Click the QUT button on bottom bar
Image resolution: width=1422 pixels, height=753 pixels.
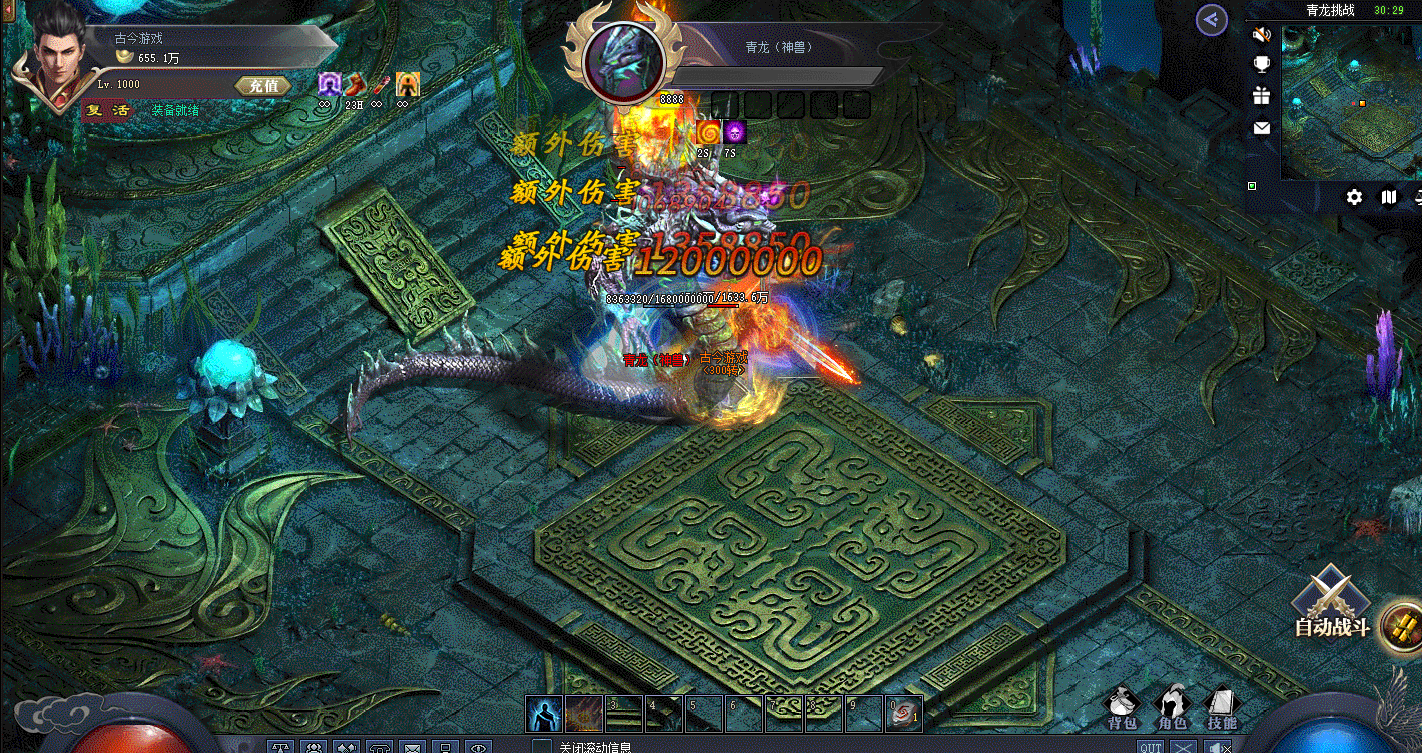pyautogui.click(x=1150, y=746)
